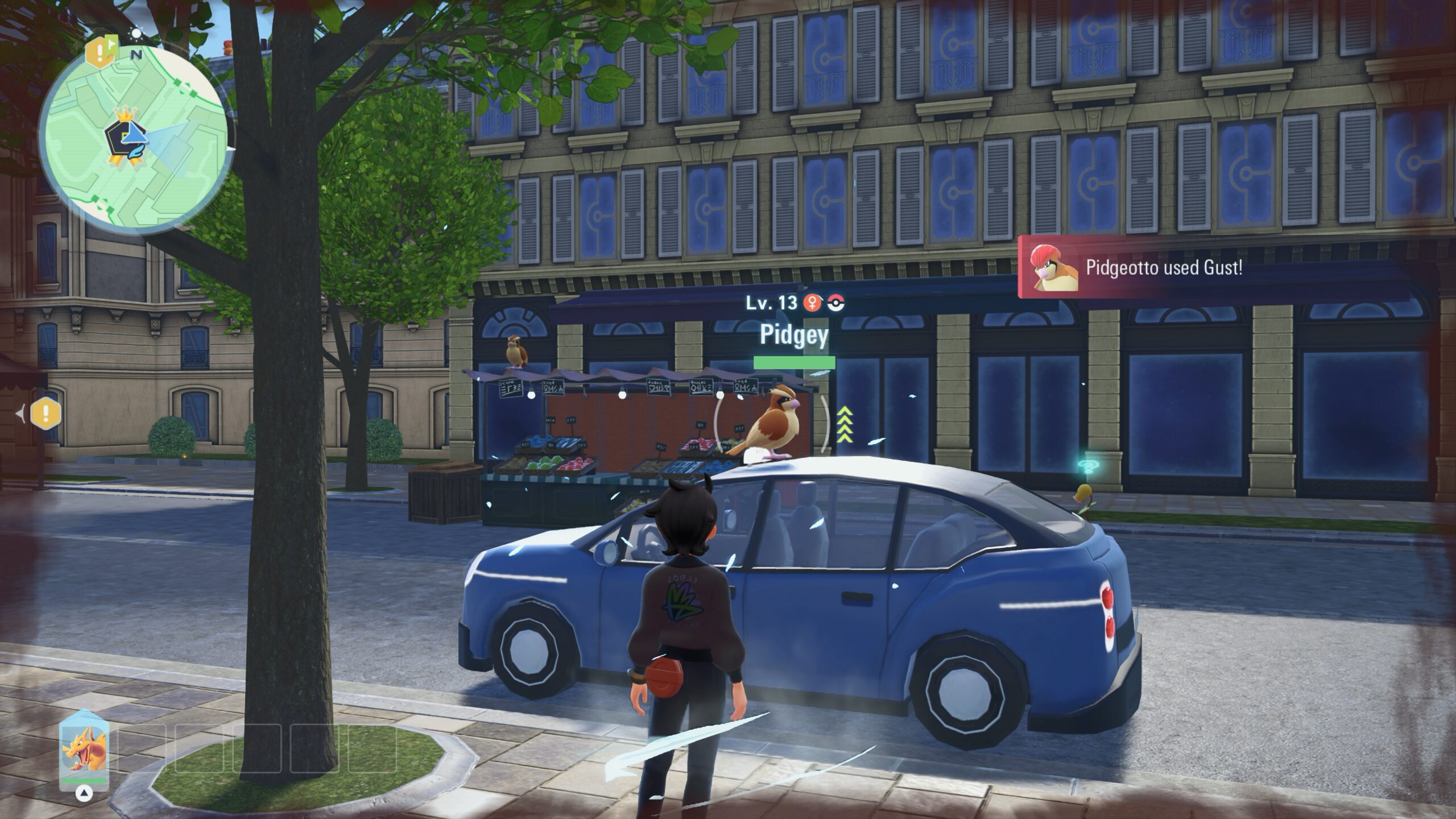Select the Pidgey target nameplate
This screenshot has width=1456, height=819.
click(794, 336)
